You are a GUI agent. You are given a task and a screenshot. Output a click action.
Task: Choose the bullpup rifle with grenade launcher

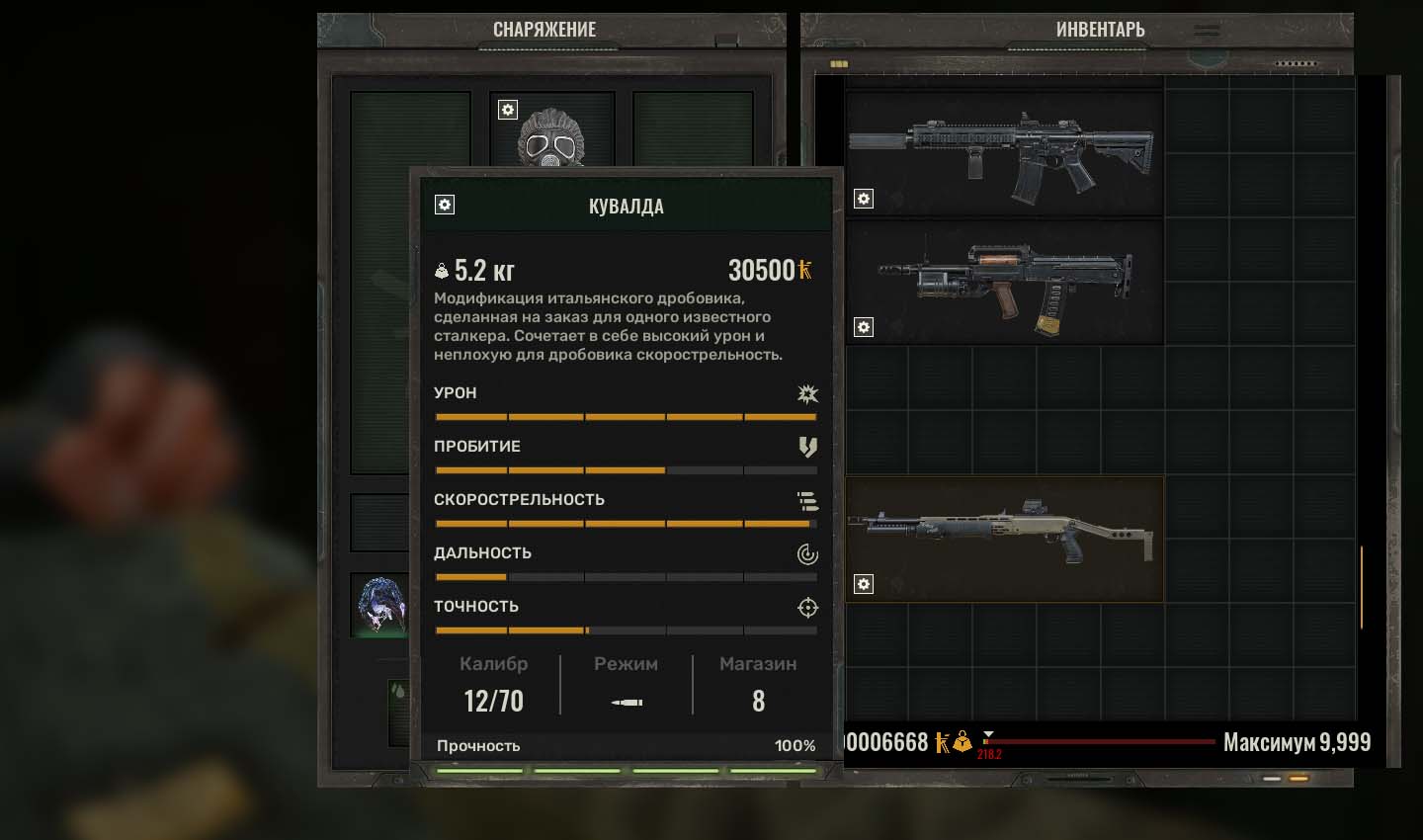pos(1003,283)
